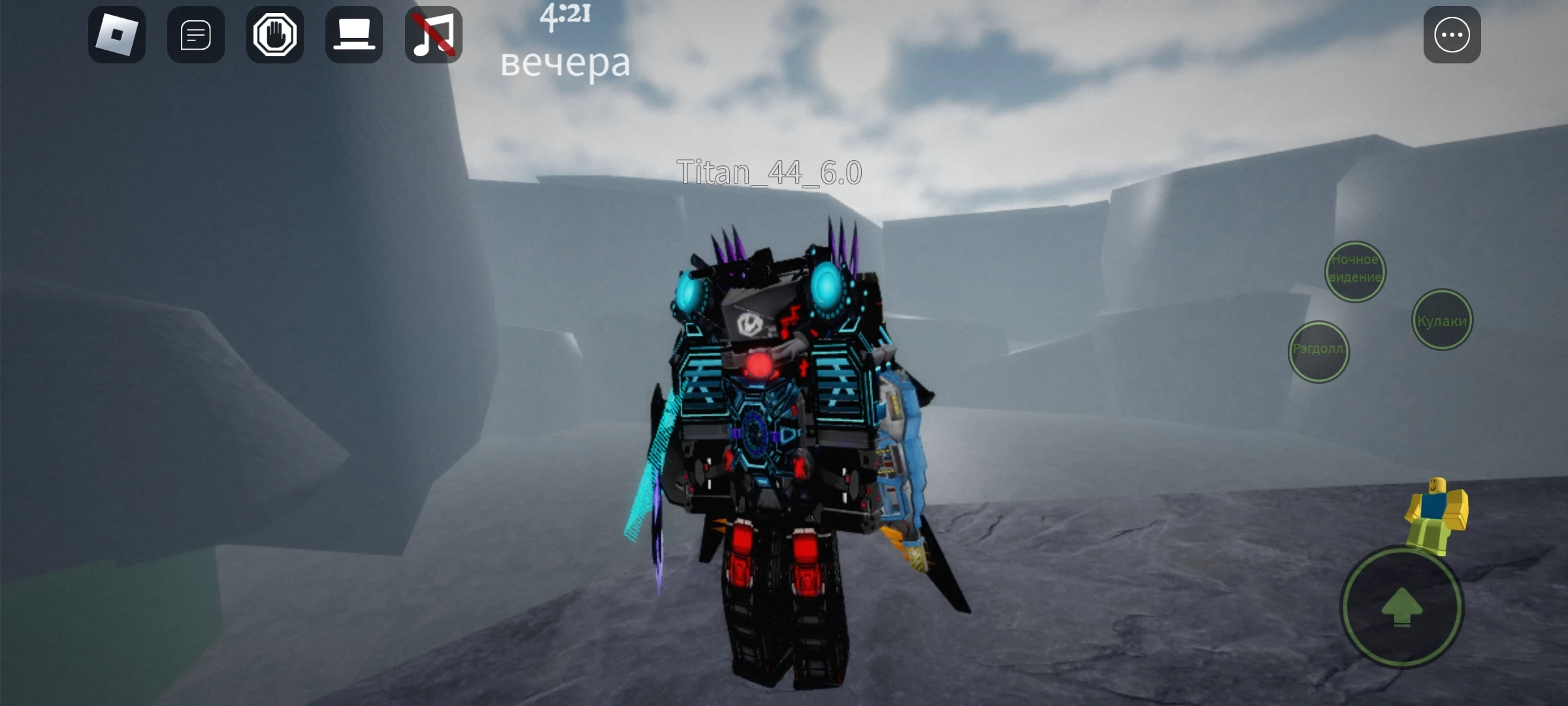Image resolution: width=1568 pixels, height=706 pixels.
Task: Tap the green arrow jump button
Action: pyautogui.click(x=1402, y=607)
